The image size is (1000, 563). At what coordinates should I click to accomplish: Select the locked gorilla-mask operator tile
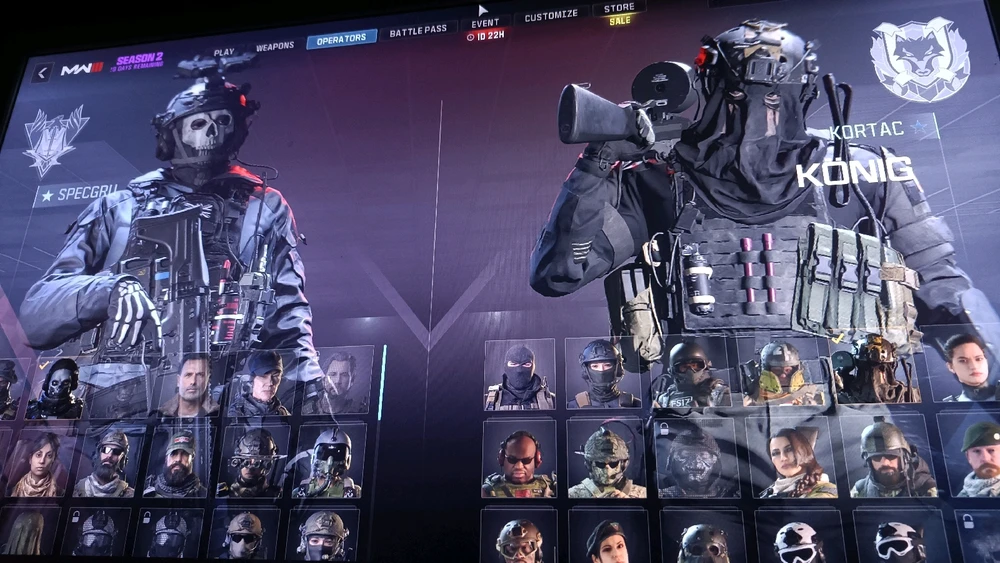(694, 457)
